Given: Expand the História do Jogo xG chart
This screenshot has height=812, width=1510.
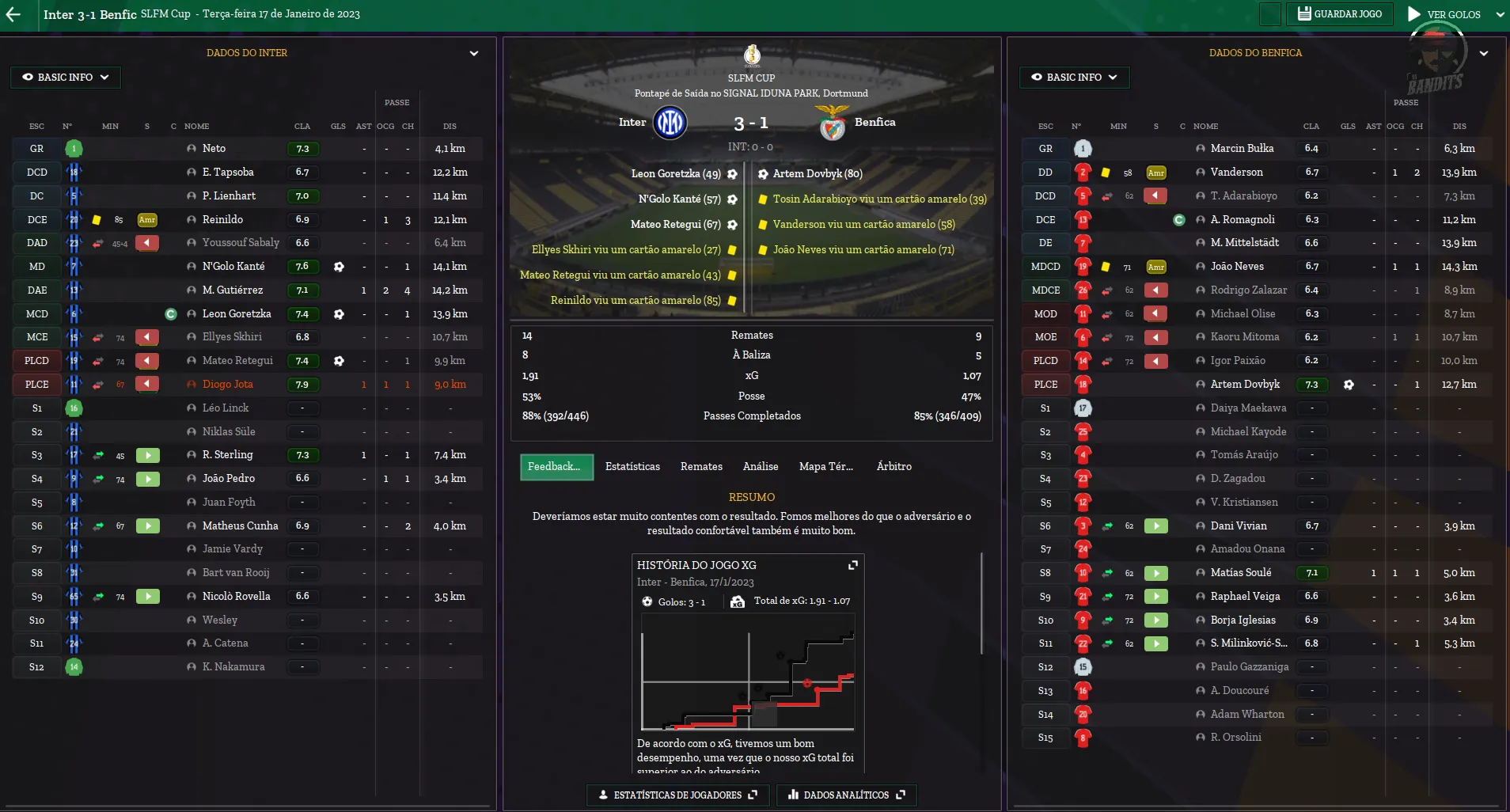Looking at the screenshot, I should 853,565.
